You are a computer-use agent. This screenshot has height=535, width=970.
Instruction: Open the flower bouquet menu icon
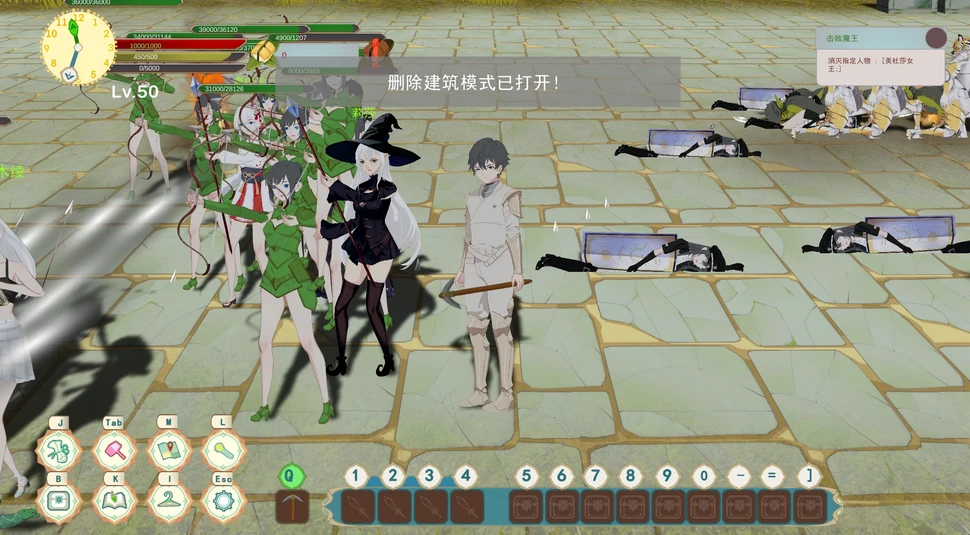click(59, 451)
